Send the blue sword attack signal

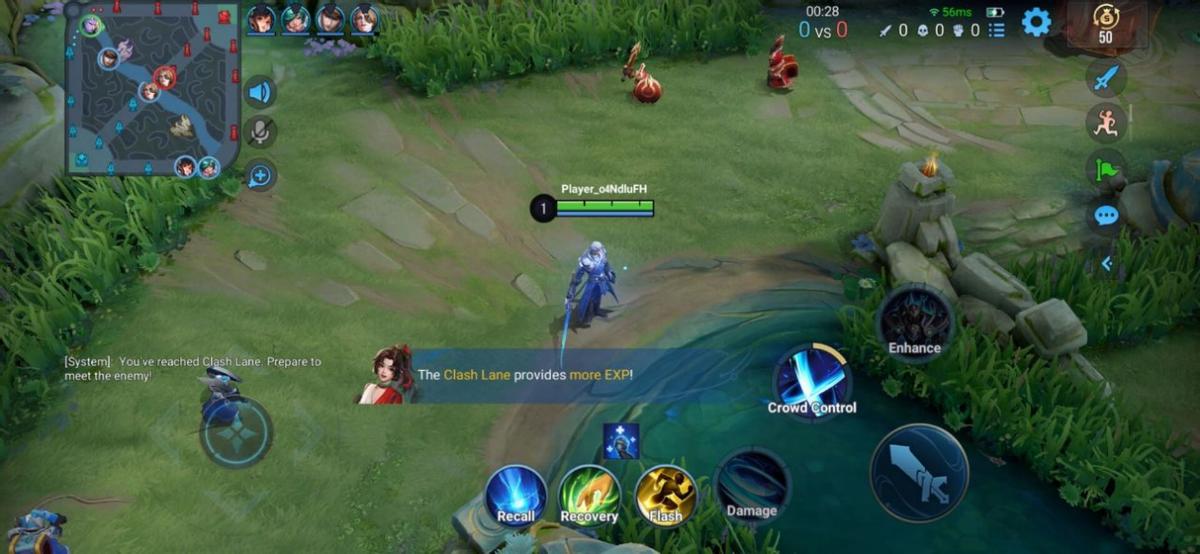coord(1105,78)
